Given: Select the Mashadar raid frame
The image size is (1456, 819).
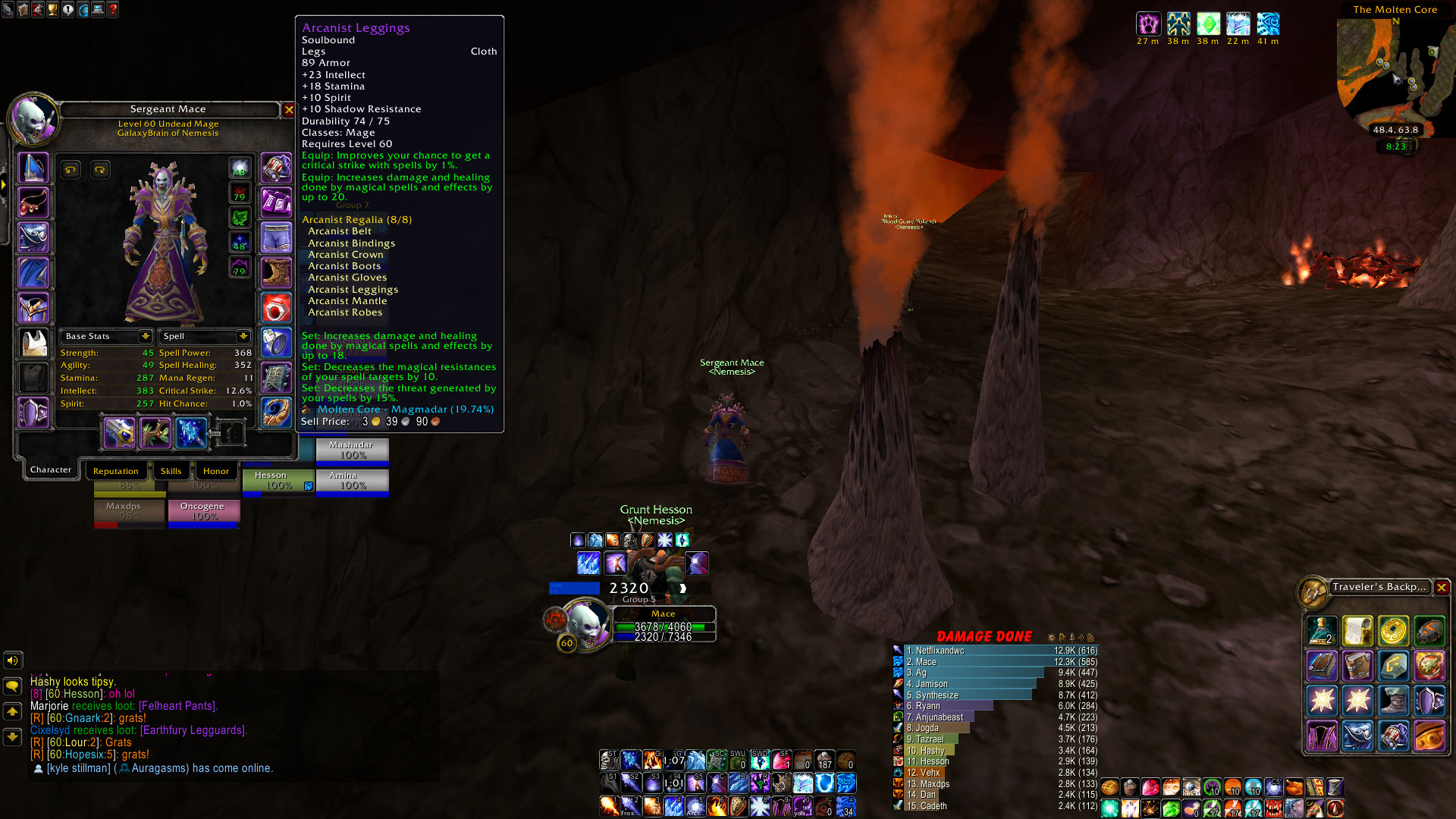Looking at the screenshot, I should click(352, 450).
